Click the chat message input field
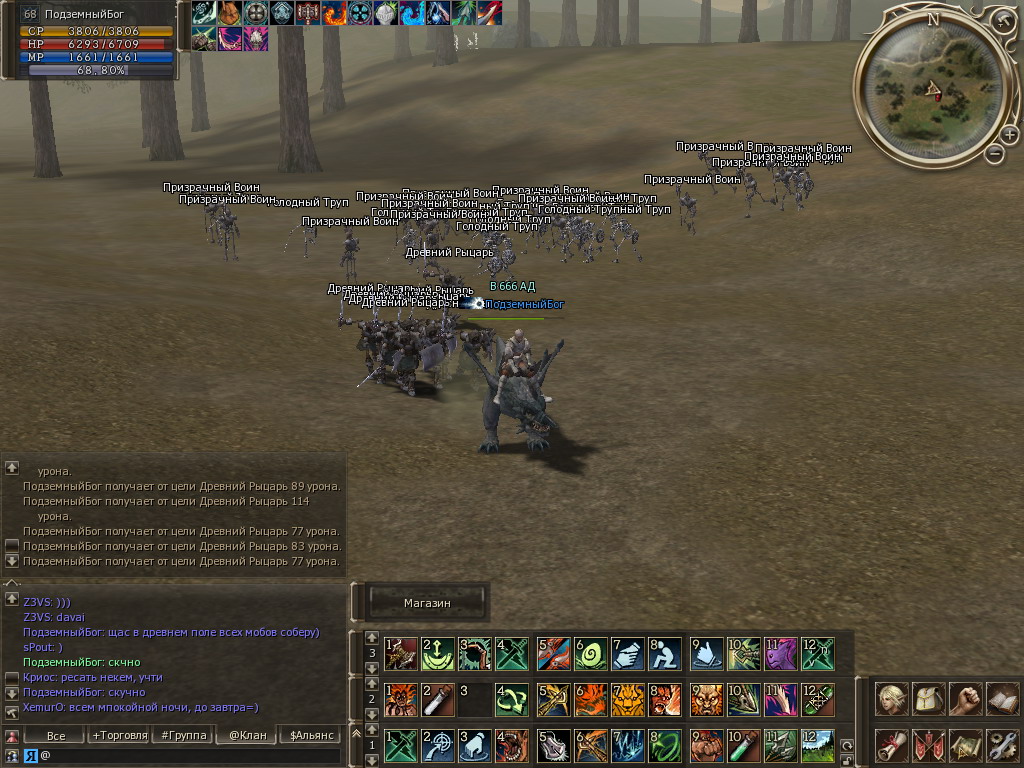Viewport: 1024px width, 768px height. click(x=190, y=755)
